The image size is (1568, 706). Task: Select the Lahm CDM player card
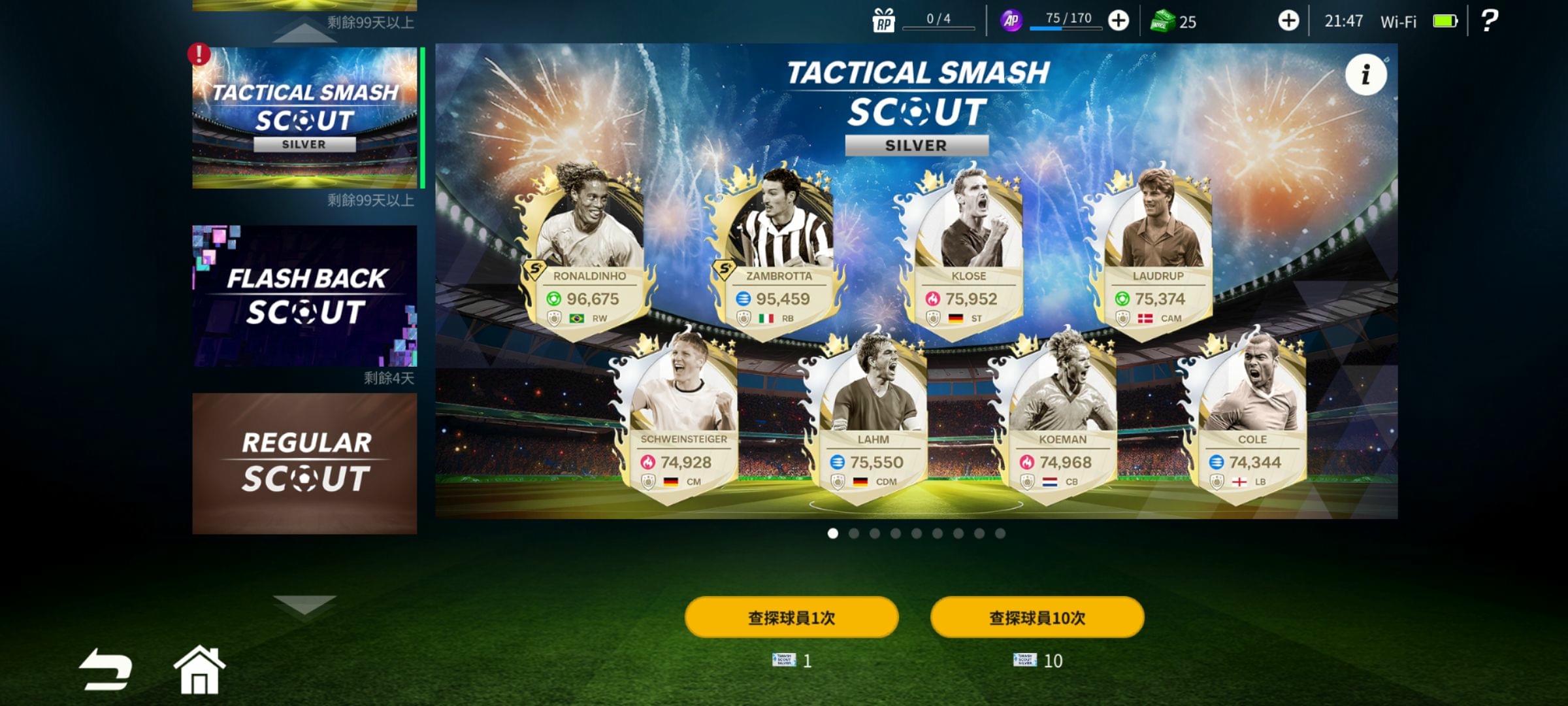[872, 418]
